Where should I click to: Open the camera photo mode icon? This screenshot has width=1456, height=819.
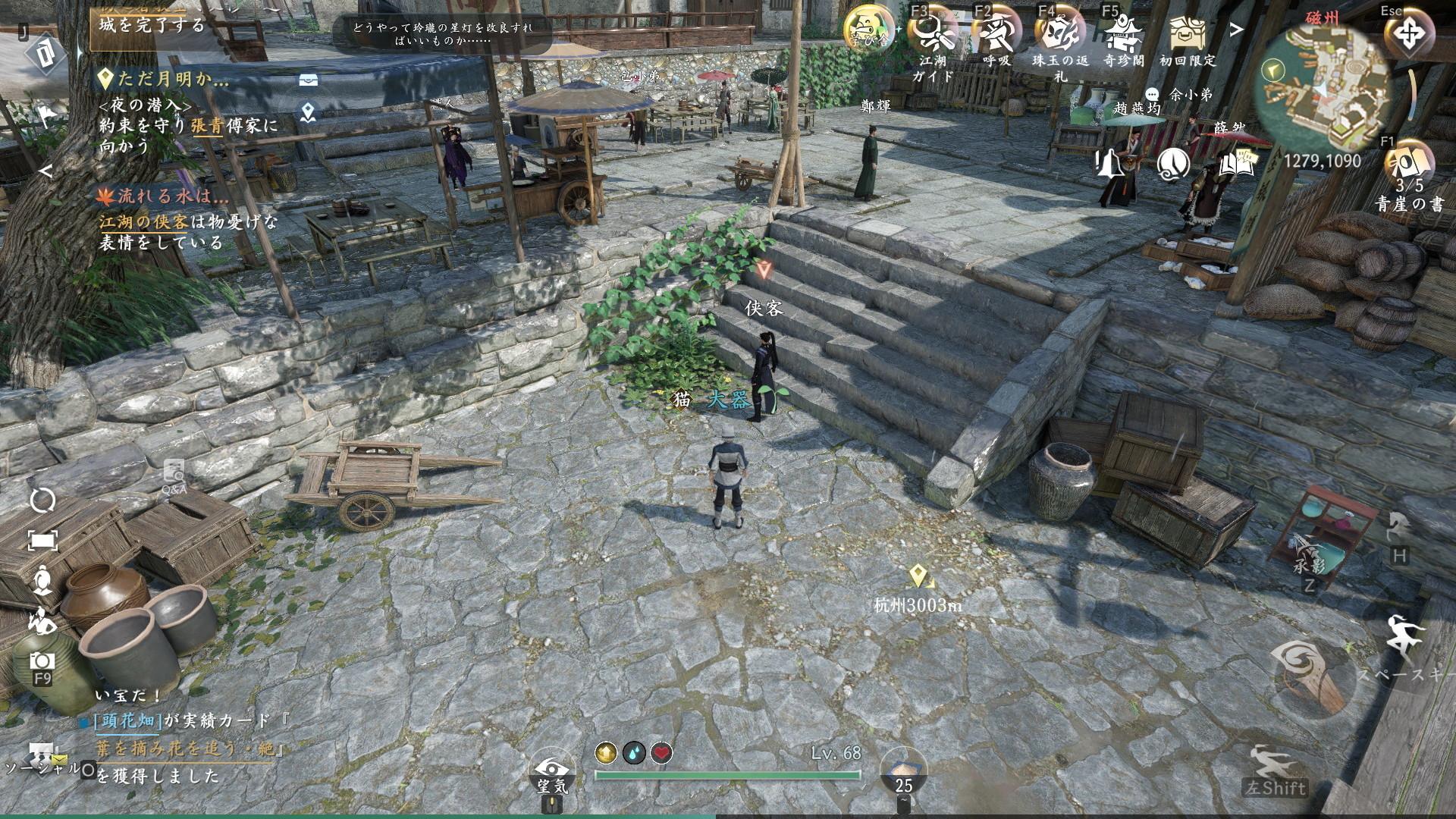[x=42, y=662]
